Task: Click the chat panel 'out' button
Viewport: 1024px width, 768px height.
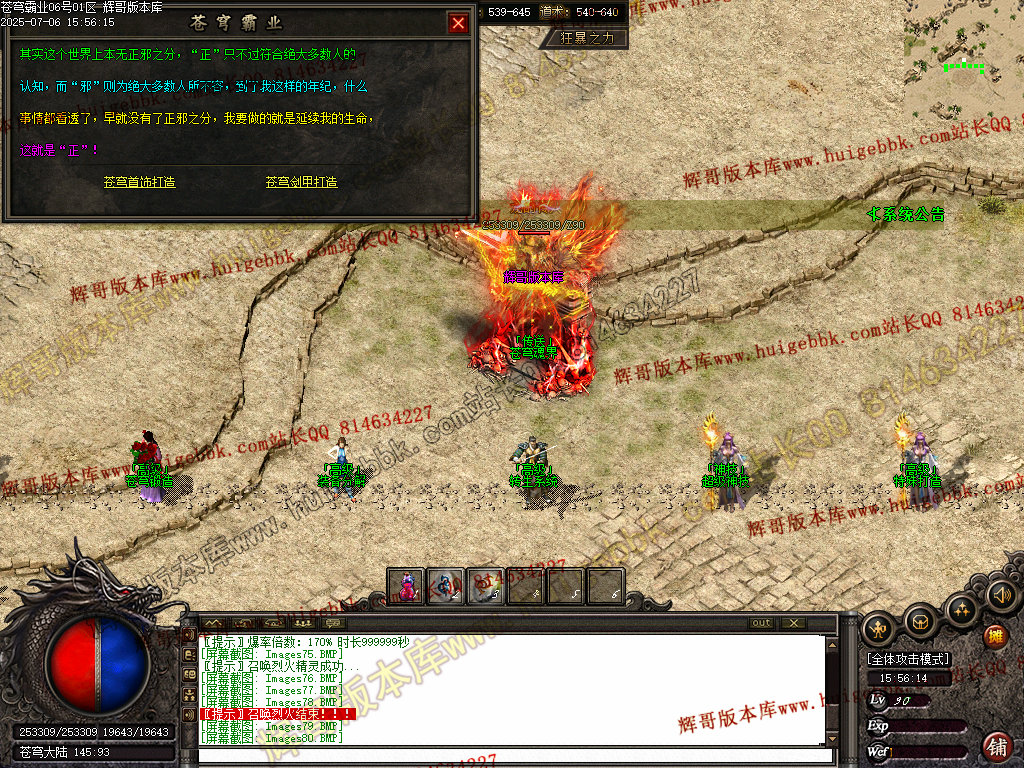Action: click(x=762, y=623)
